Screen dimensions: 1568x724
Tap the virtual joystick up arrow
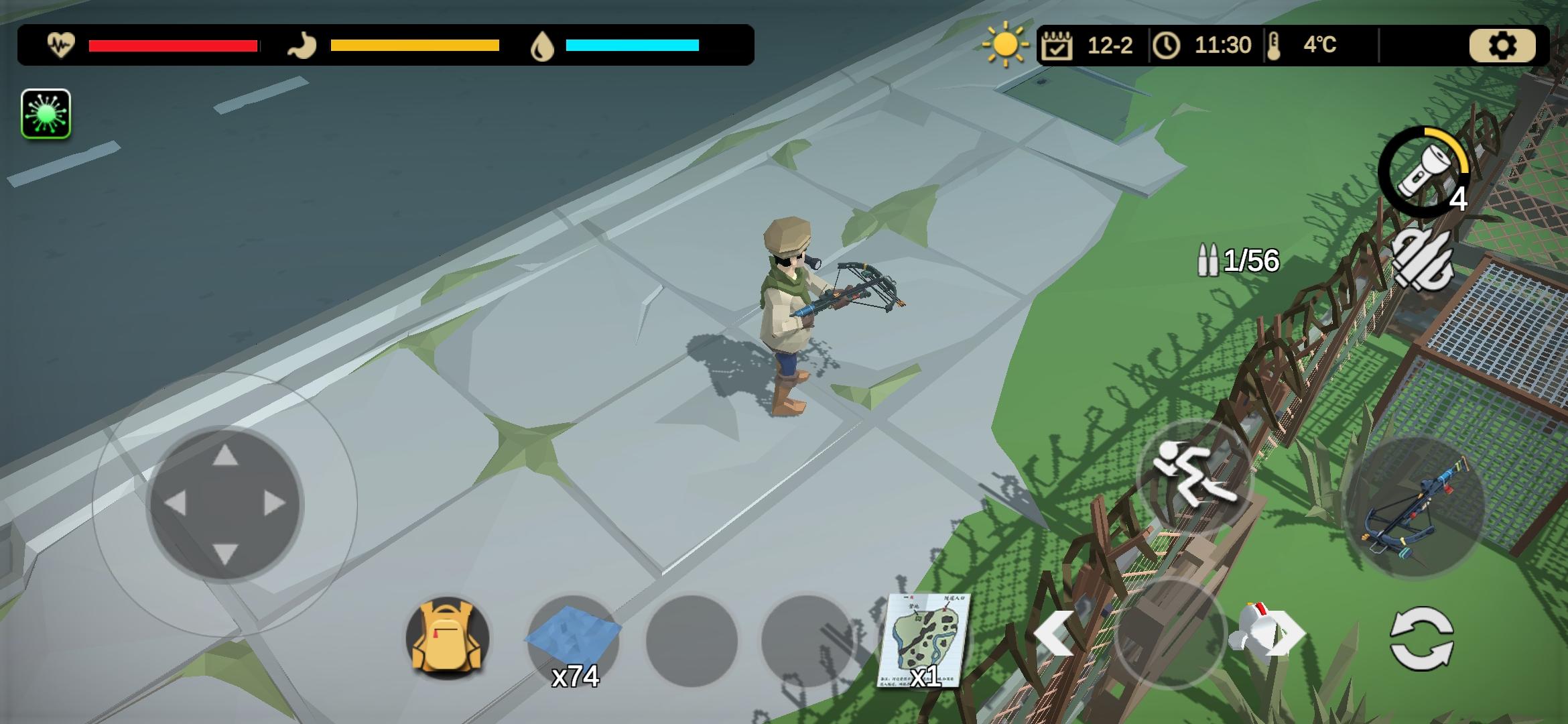tap(225, 456)
